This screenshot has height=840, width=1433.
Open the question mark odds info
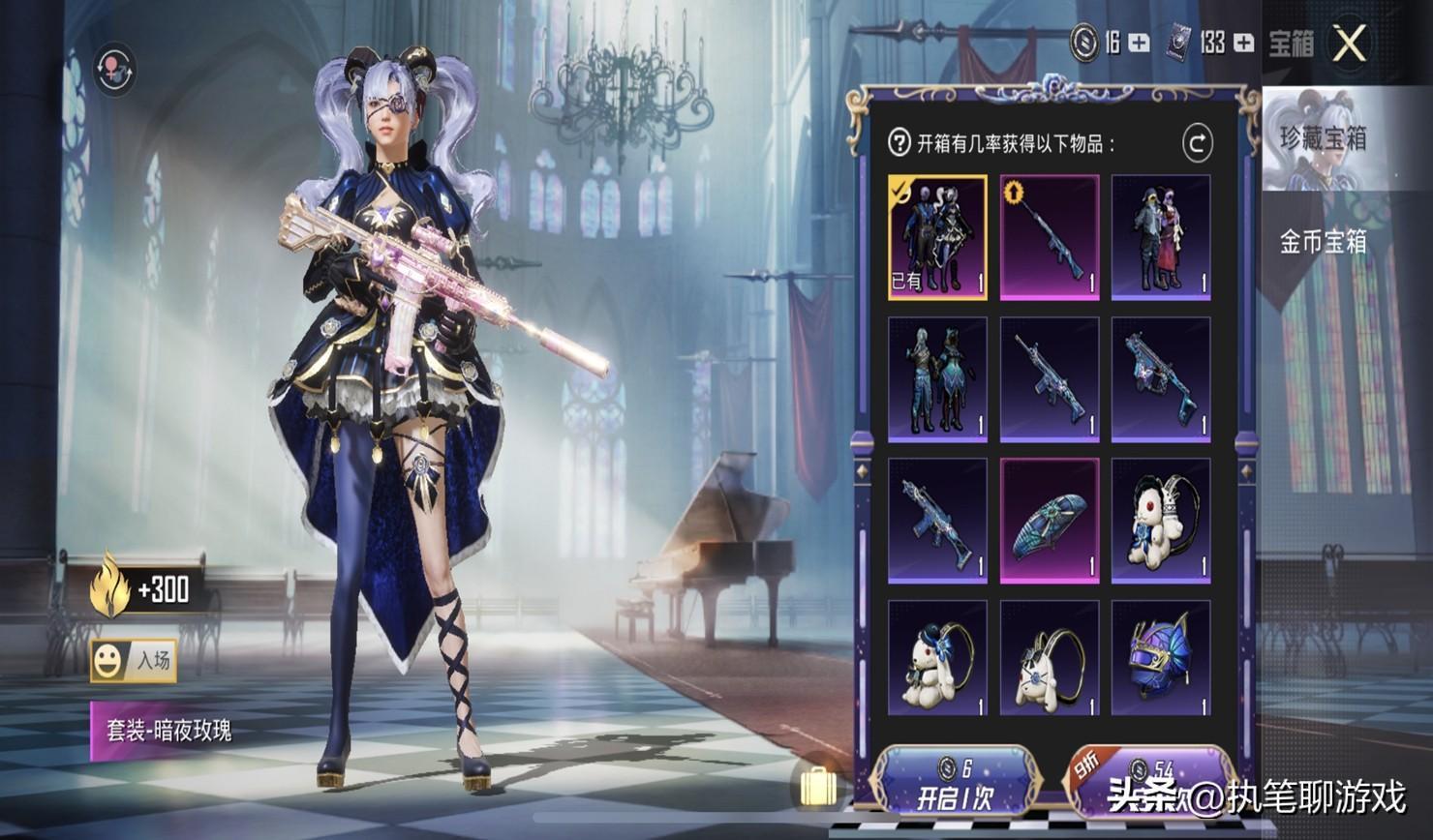899,144
